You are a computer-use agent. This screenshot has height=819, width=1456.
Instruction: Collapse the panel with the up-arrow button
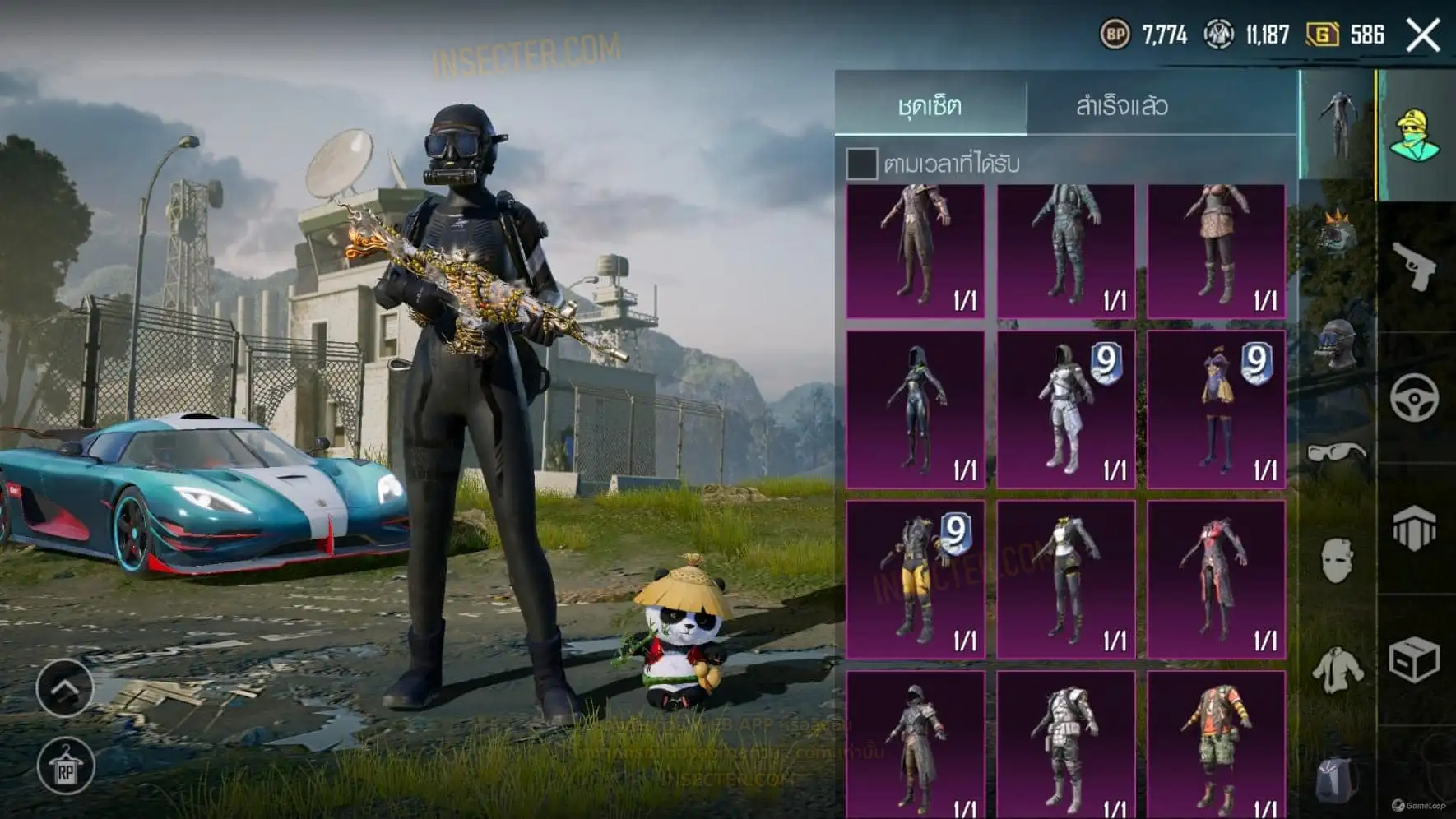pos(65,687)
